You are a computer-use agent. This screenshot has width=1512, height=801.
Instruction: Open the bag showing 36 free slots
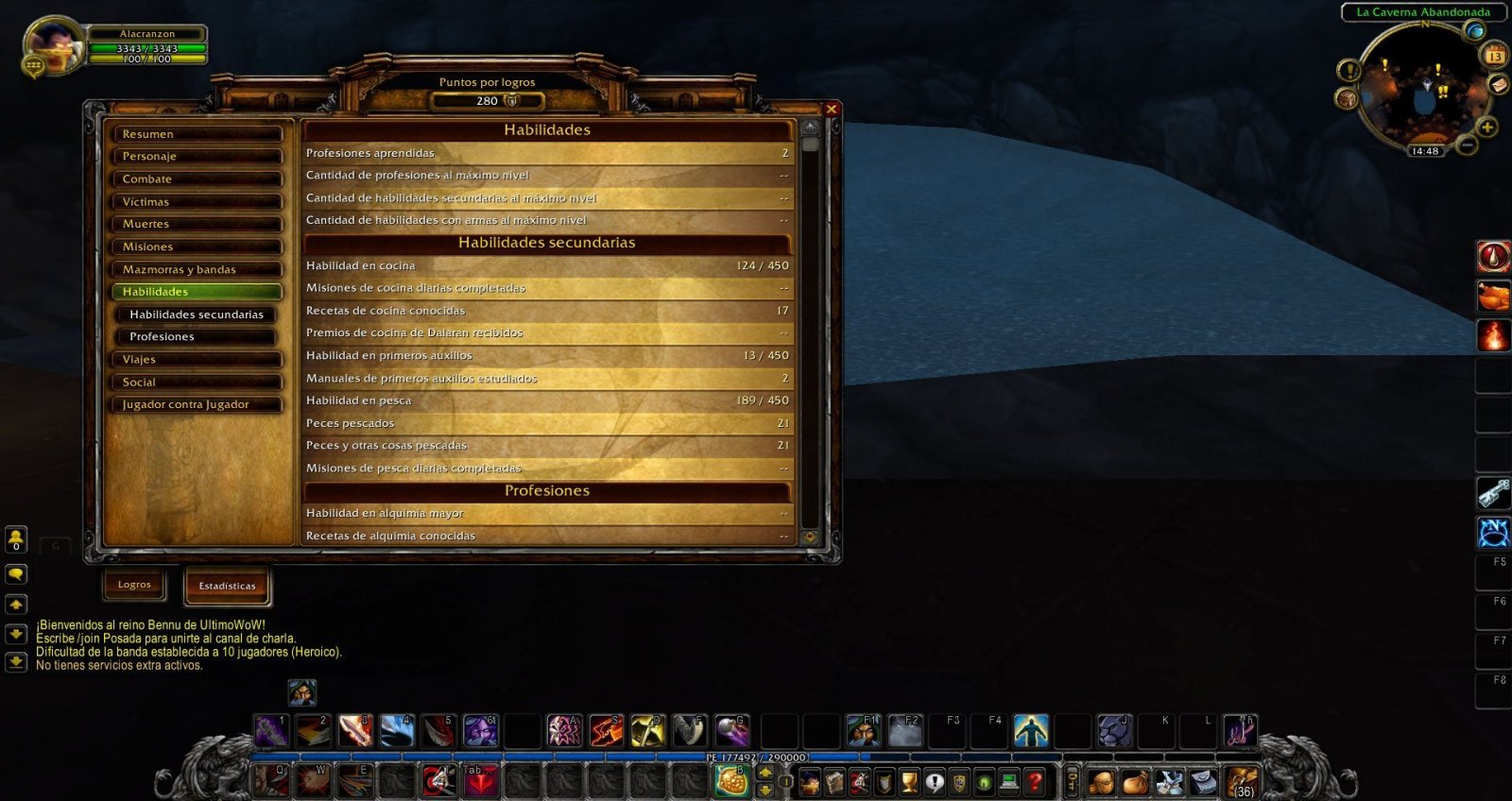click(1242, 782)
